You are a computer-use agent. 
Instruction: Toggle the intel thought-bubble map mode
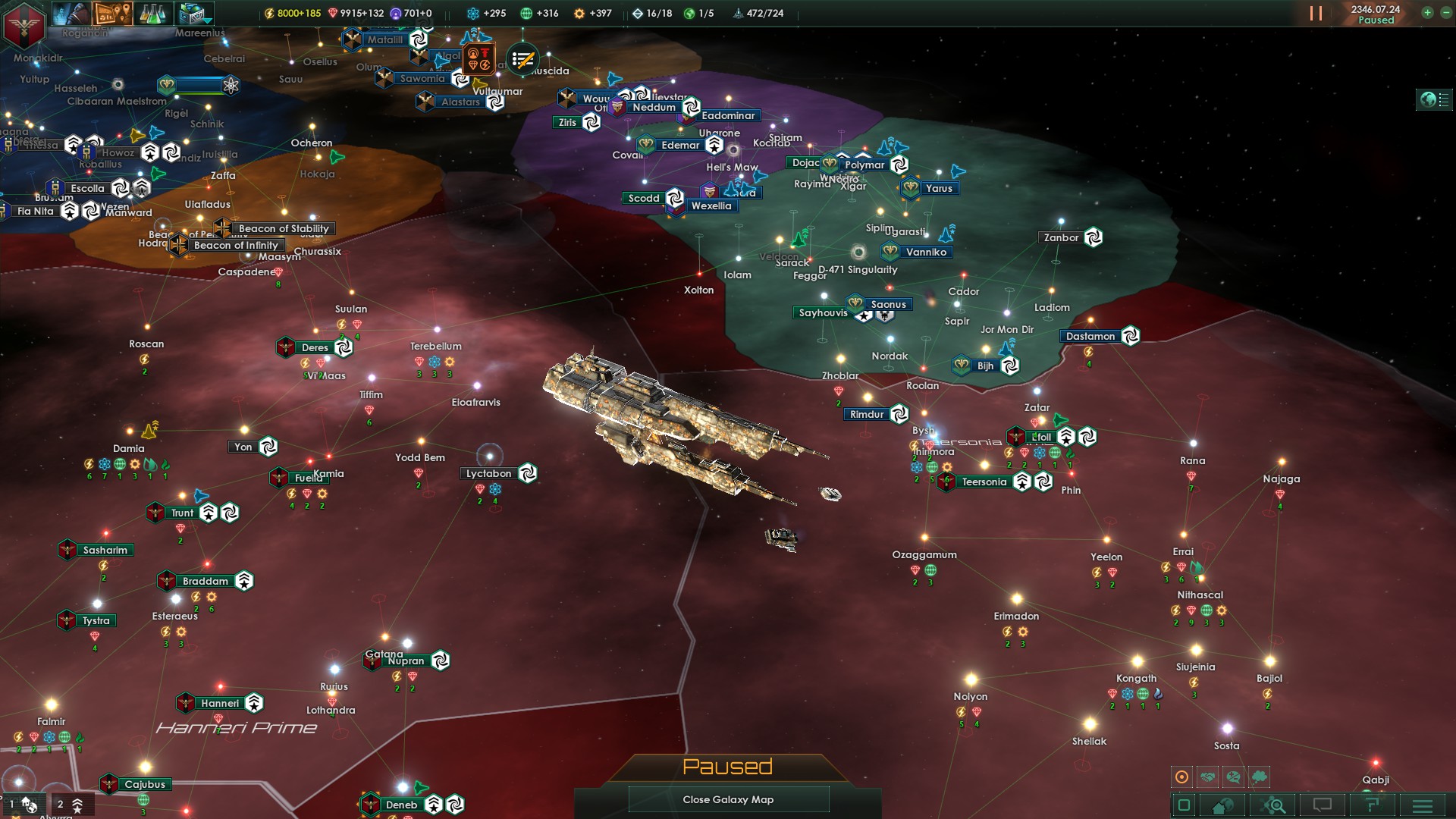[x=1258, y=777]
